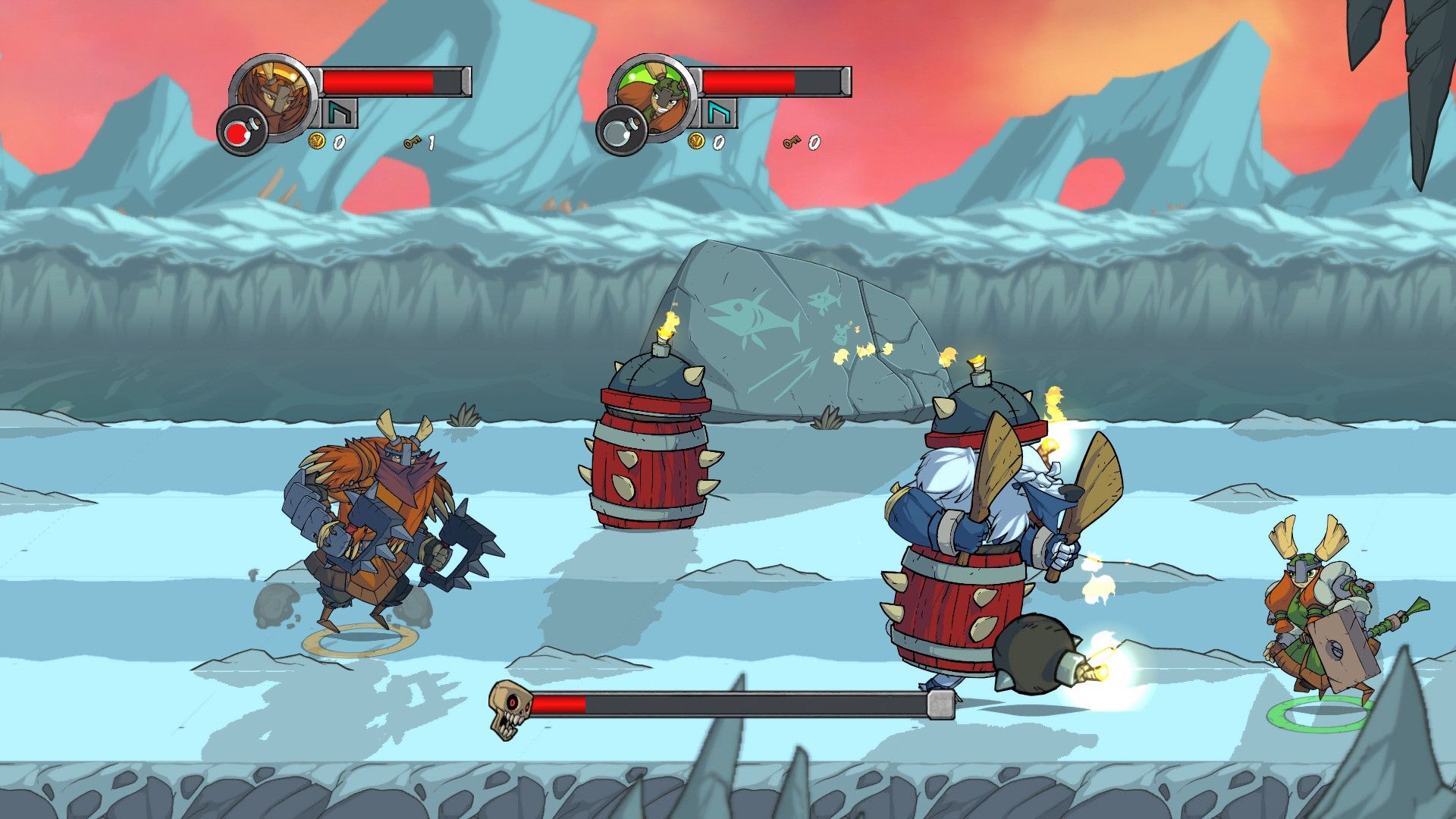Select player 2's rune ability icon

(719, 115)
